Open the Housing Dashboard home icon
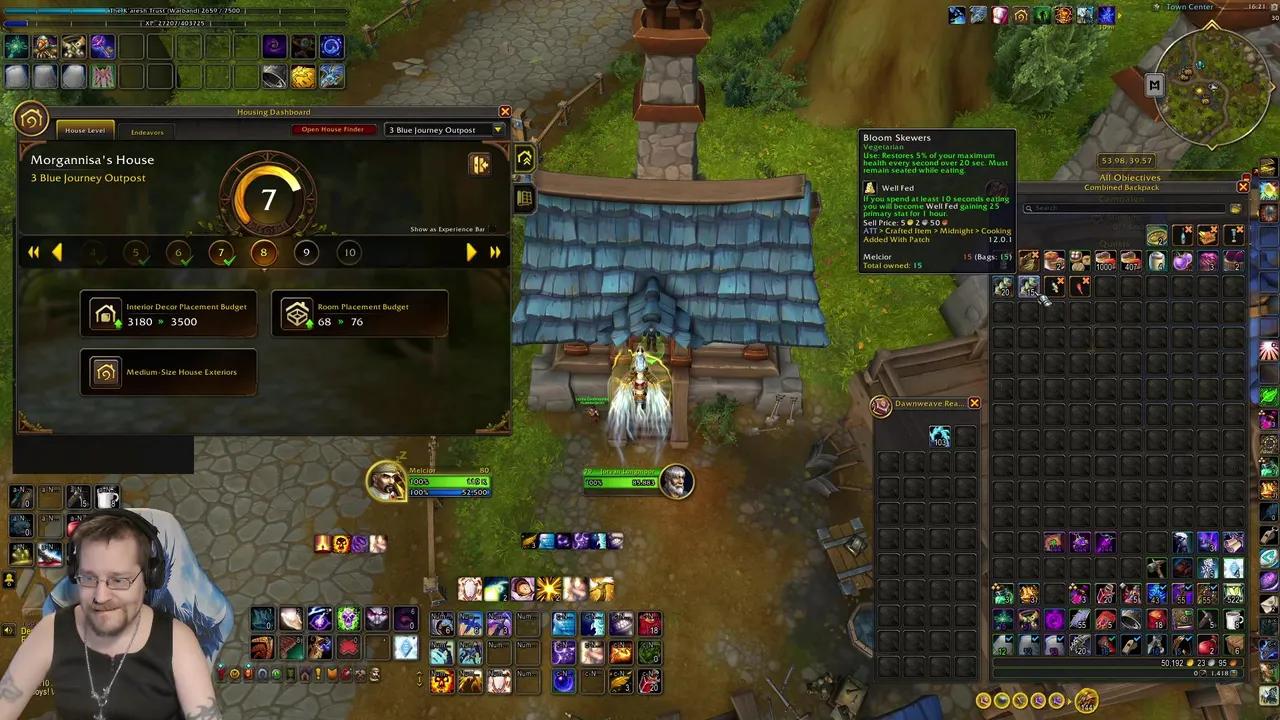Viewport: 1280px width, 720px height. pos(30,118)
